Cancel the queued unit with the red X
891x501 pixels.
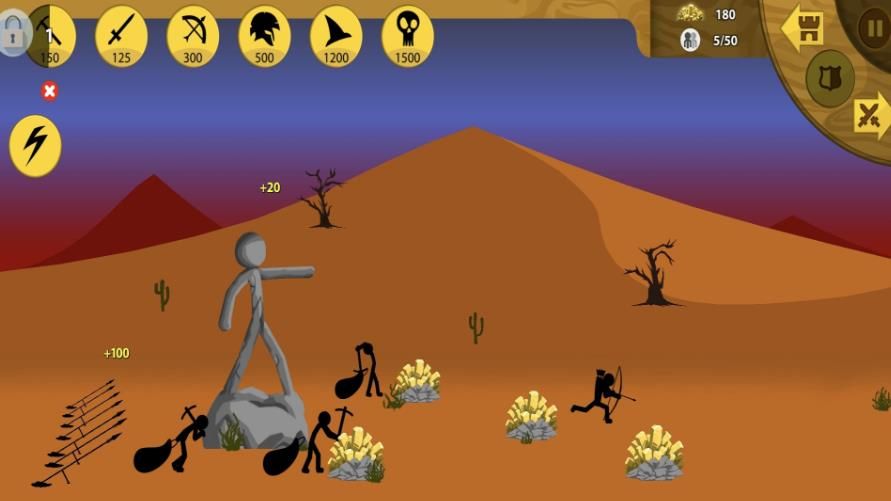tap(49, 92)
